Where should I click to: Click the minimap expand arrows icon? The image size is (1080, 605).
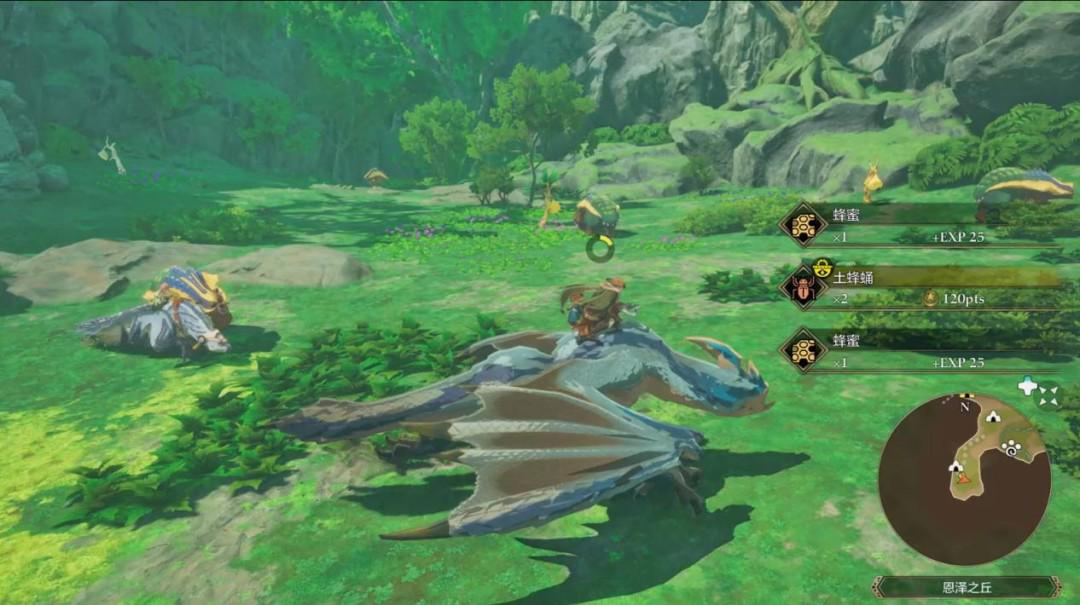tap(1047, 396)
